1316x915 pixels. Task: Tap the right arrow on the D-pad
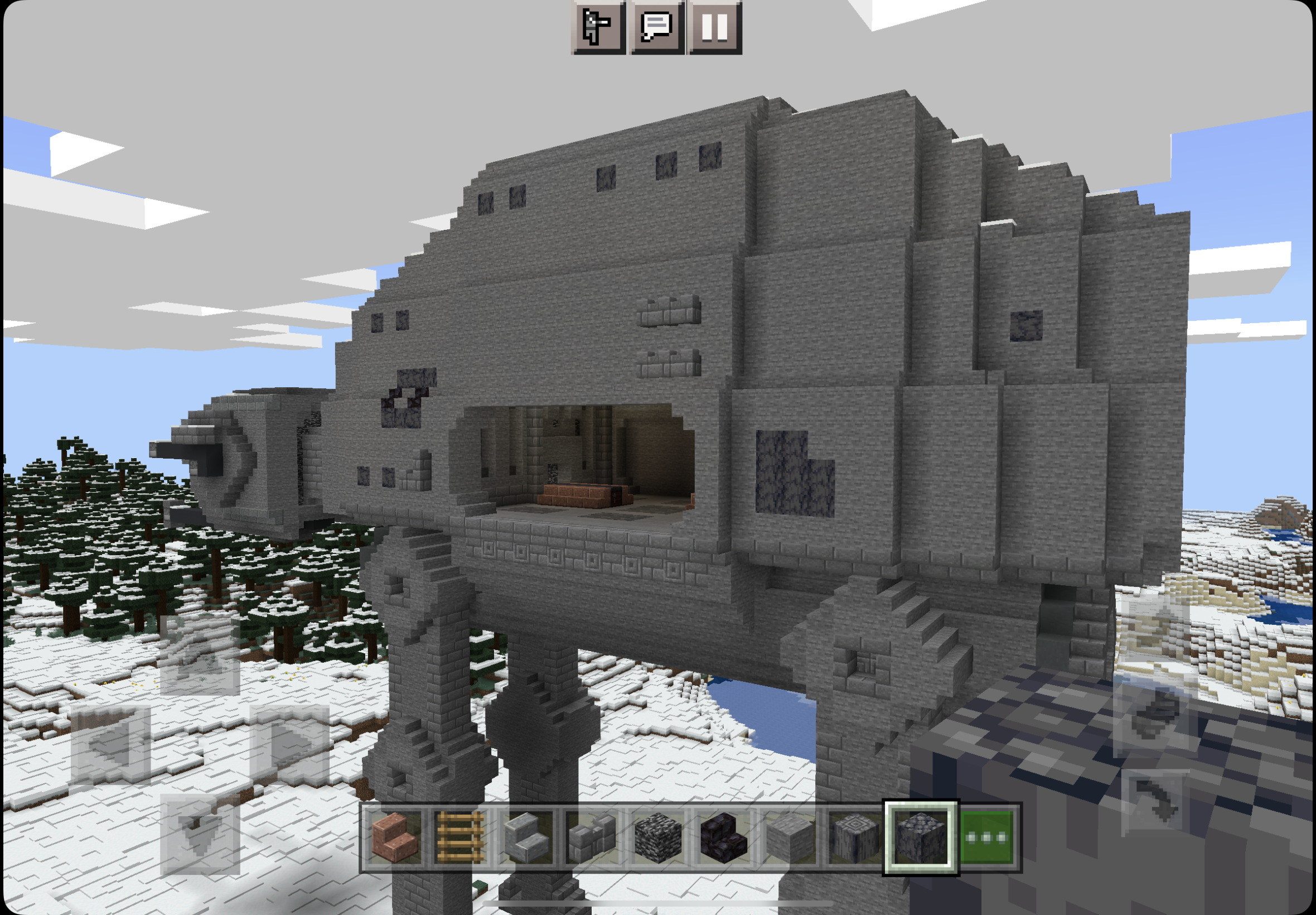pyautogui.click(x=289, y=745)
